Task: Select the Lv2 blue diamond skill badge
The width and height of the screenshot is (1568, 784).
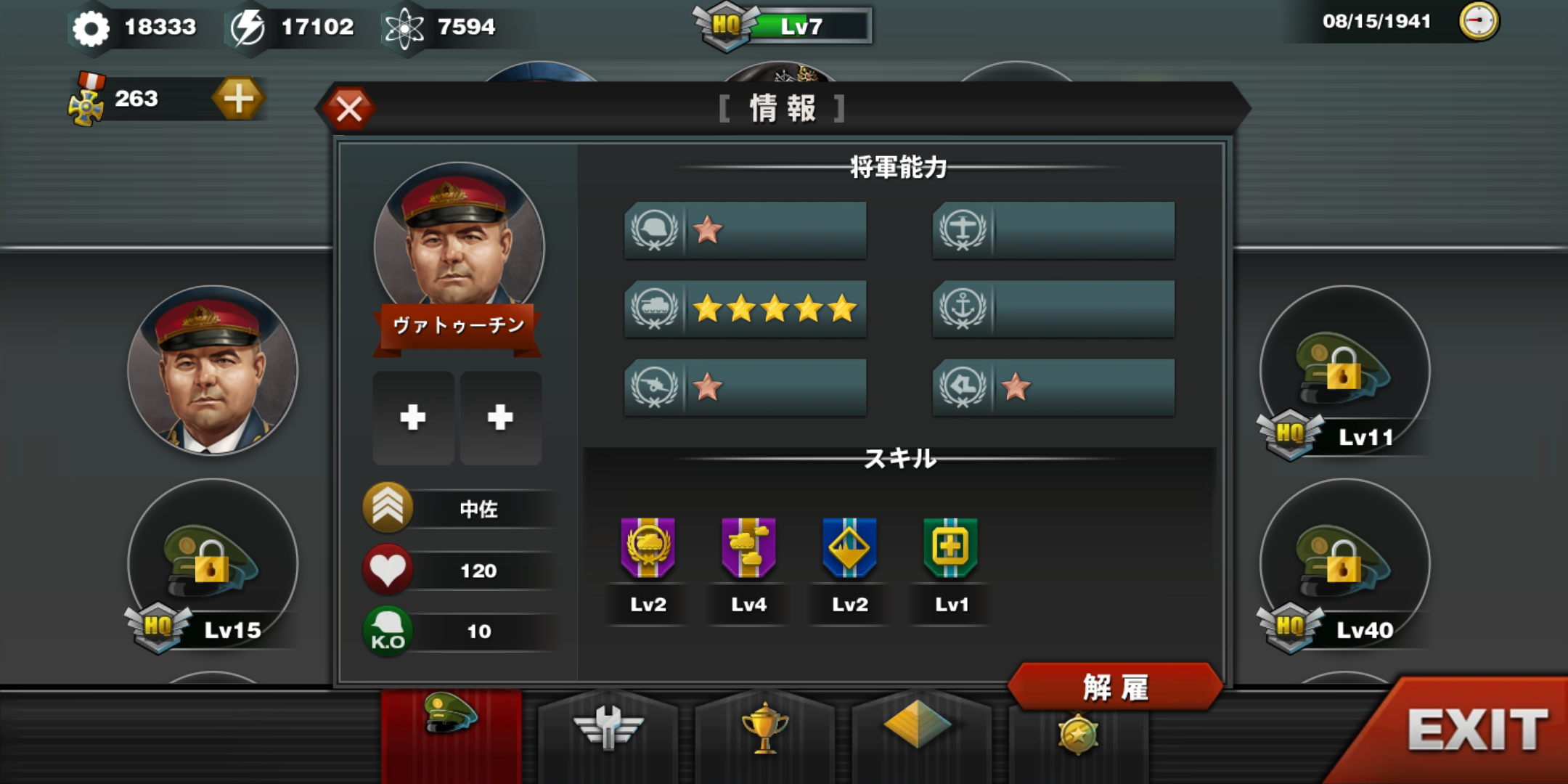Action: [849, 550]
